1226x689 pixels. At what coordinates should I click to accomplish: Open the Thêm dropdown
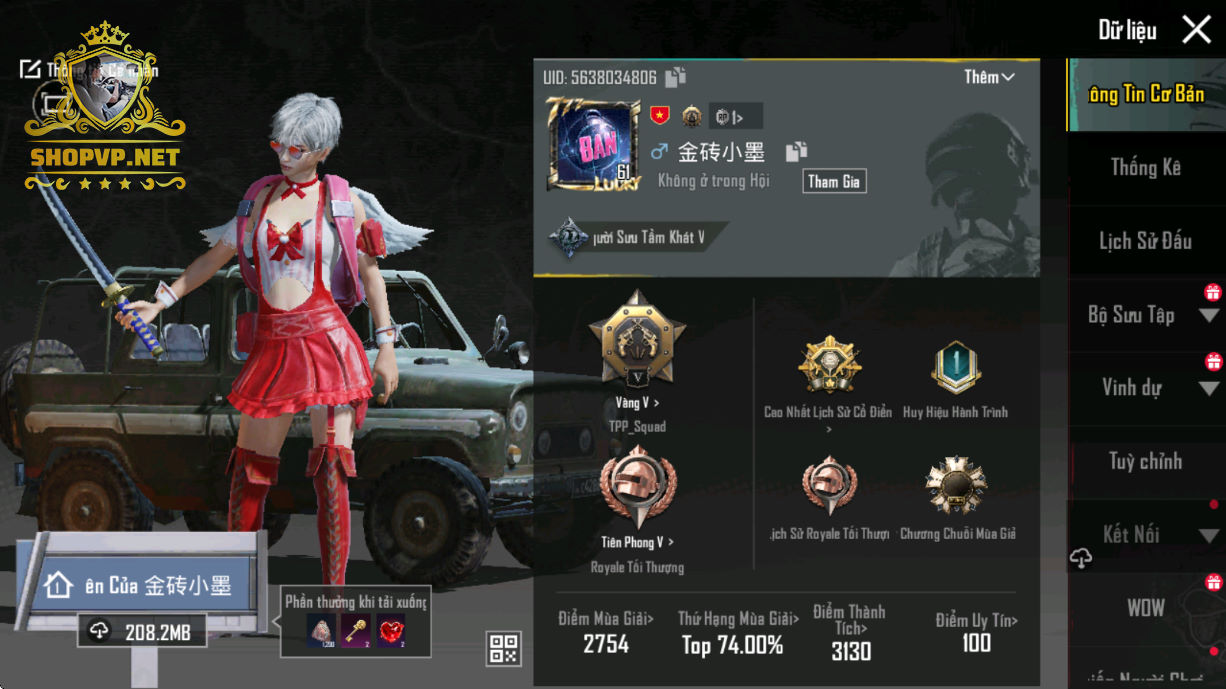click(989, 77)
